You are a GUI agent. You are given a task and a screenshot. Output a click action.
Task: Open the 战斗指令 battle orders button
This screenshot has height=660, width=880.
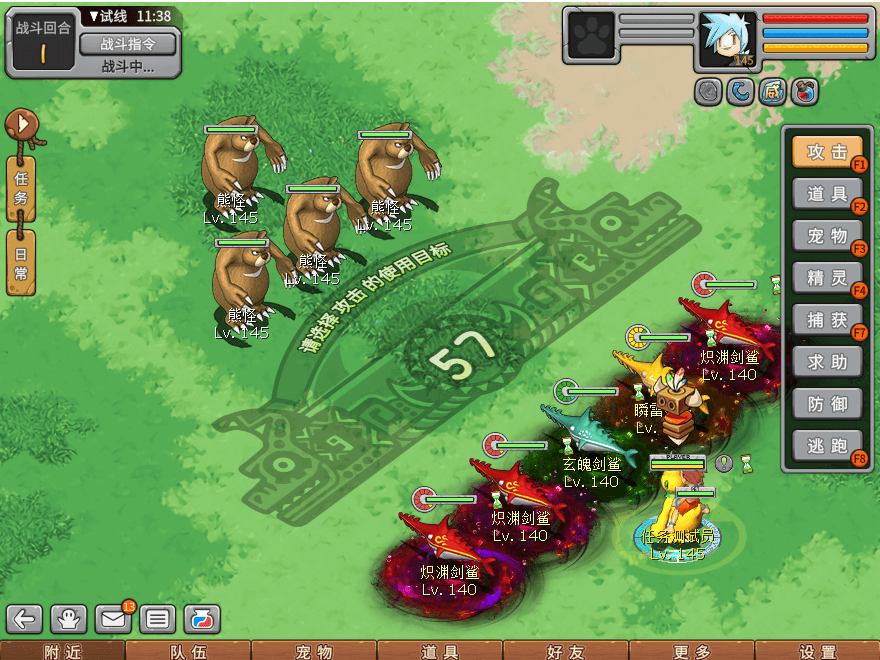pos(127,44)
